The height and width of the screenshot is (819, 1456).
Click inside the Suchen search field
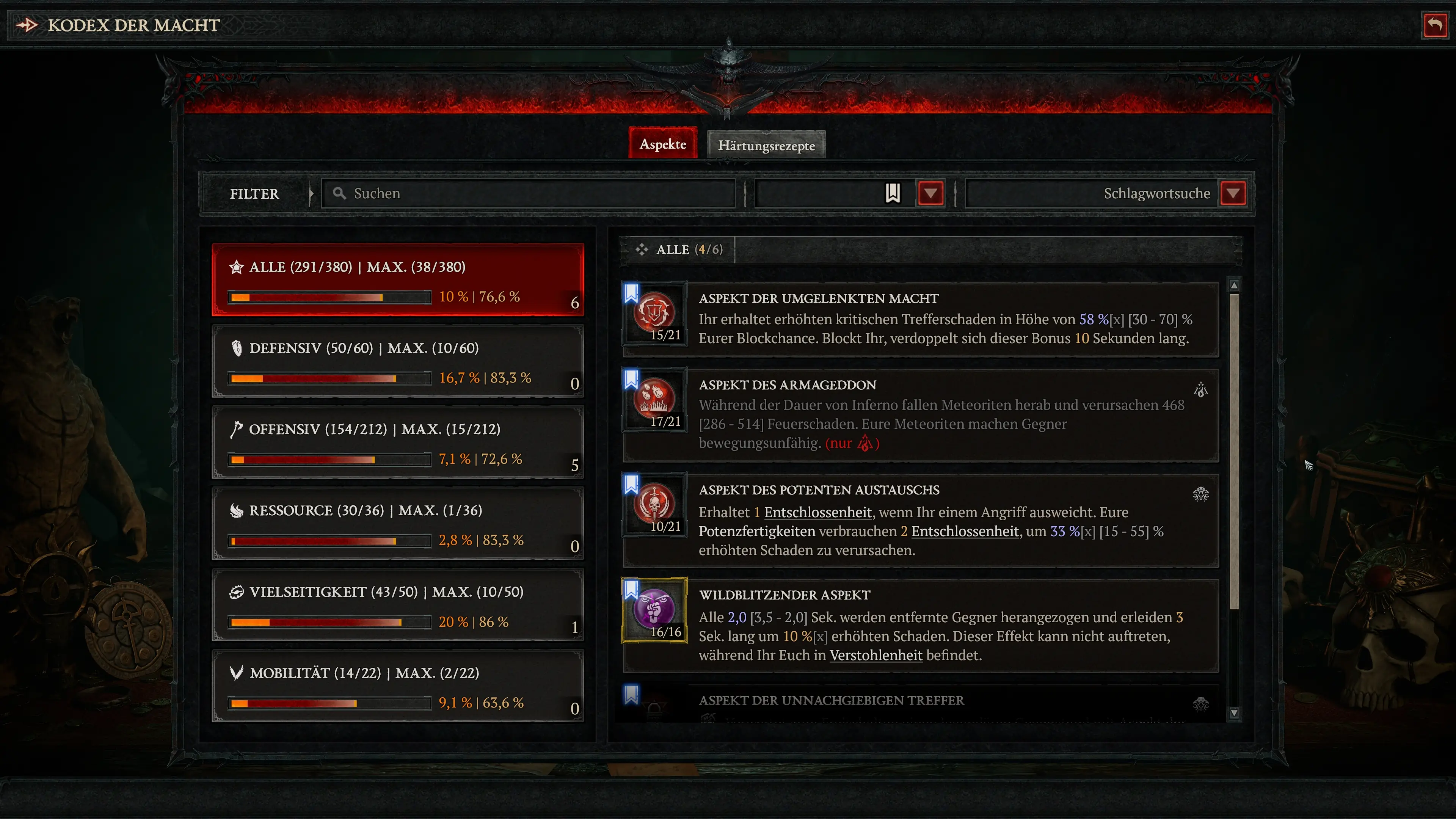(x=526, y=193)
